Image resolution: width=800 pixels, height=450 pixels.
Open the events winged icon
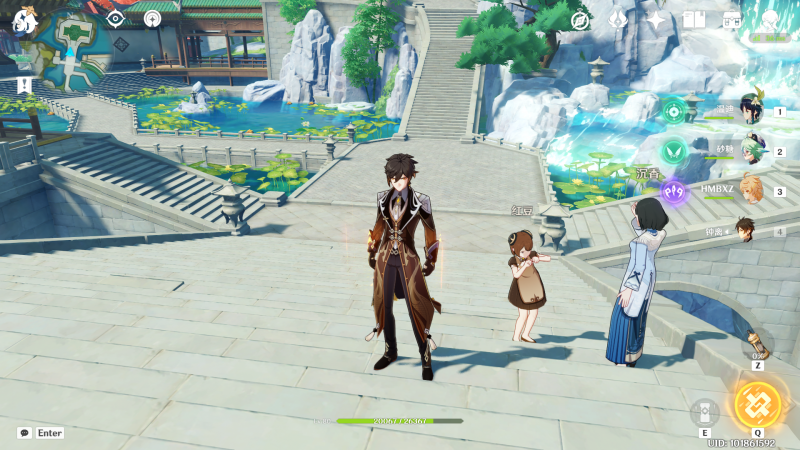(x=618, y=20)
